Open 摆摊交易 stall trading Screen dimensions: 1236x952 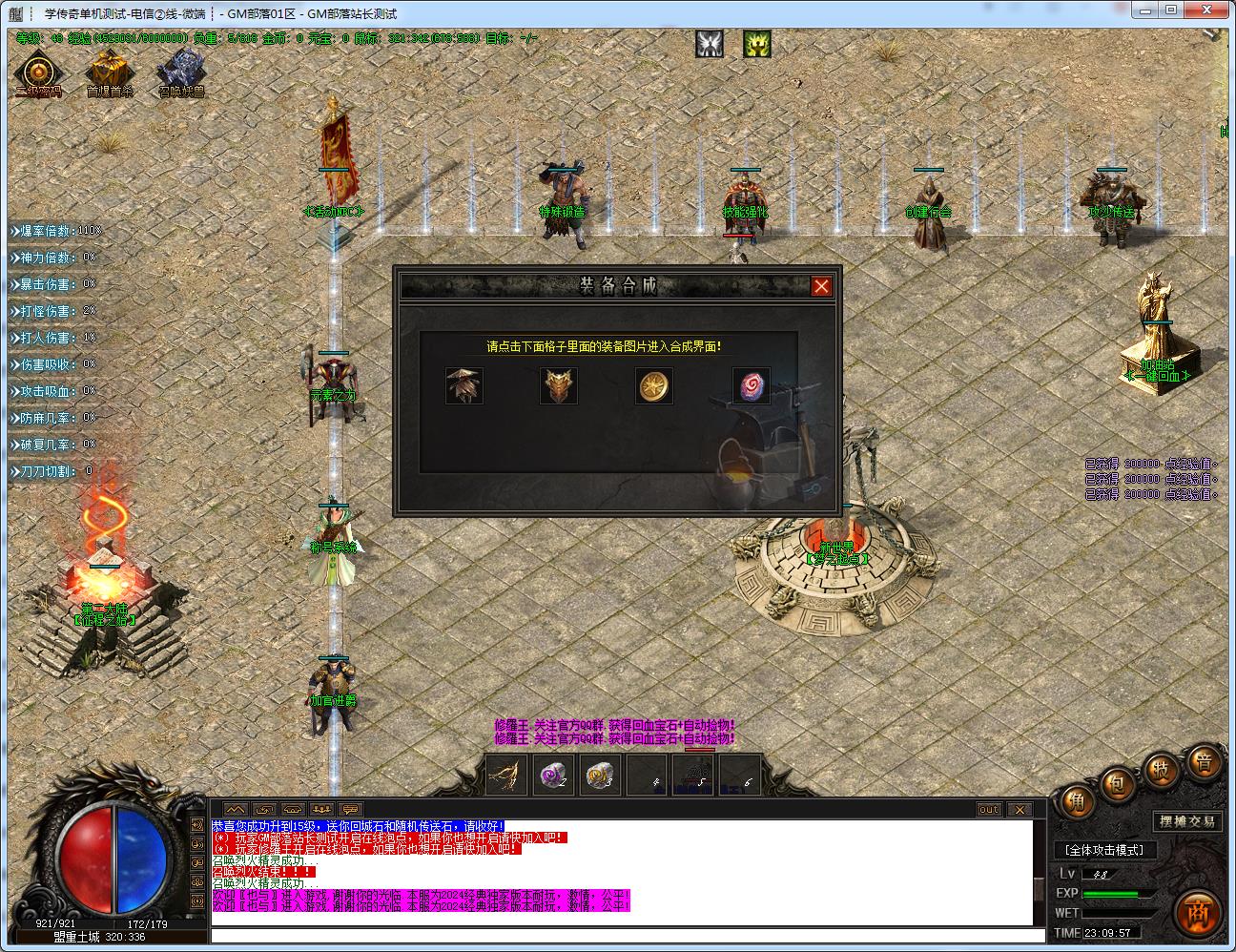(x=1187, y=821)
